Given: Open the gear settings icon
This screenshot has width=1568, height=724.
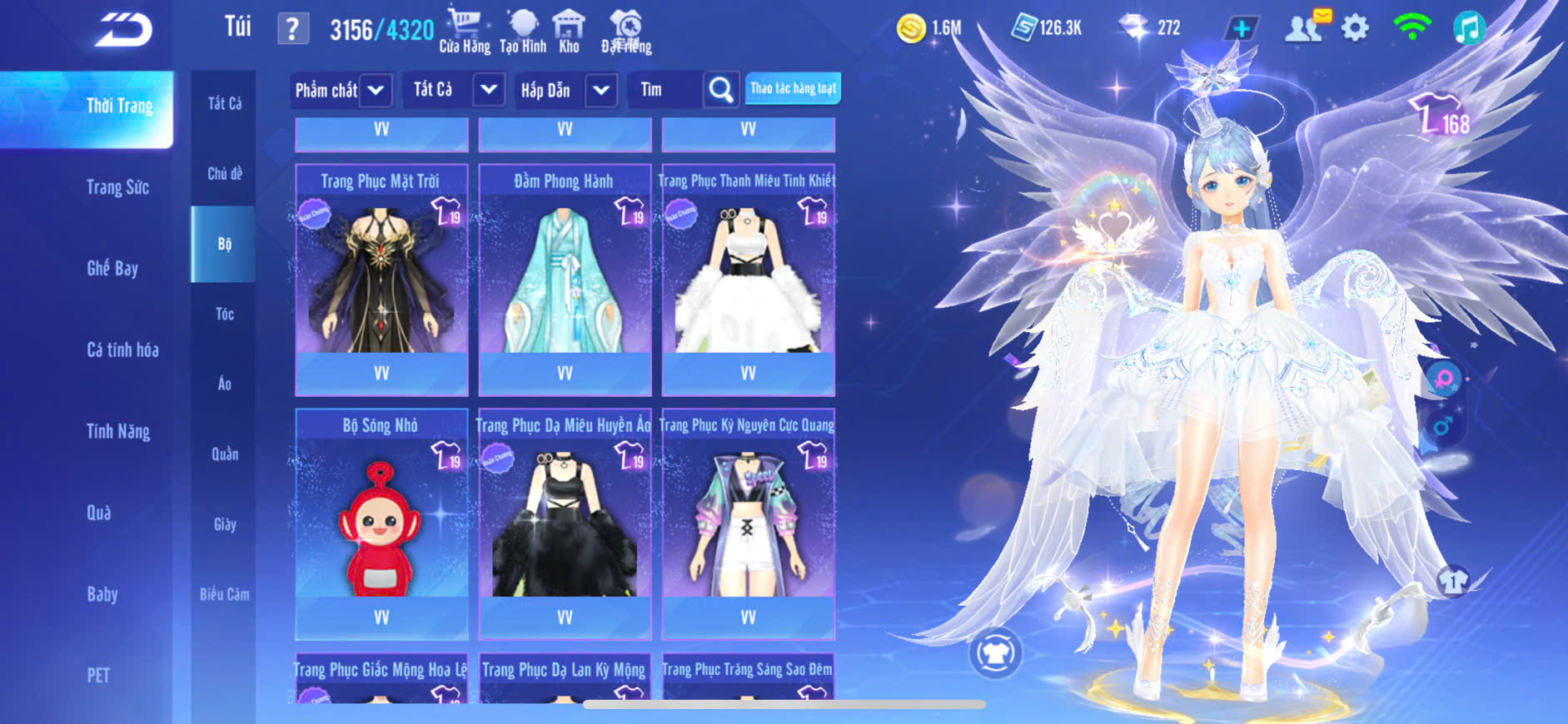Looking at the screenshot, I should point(1355,28).
